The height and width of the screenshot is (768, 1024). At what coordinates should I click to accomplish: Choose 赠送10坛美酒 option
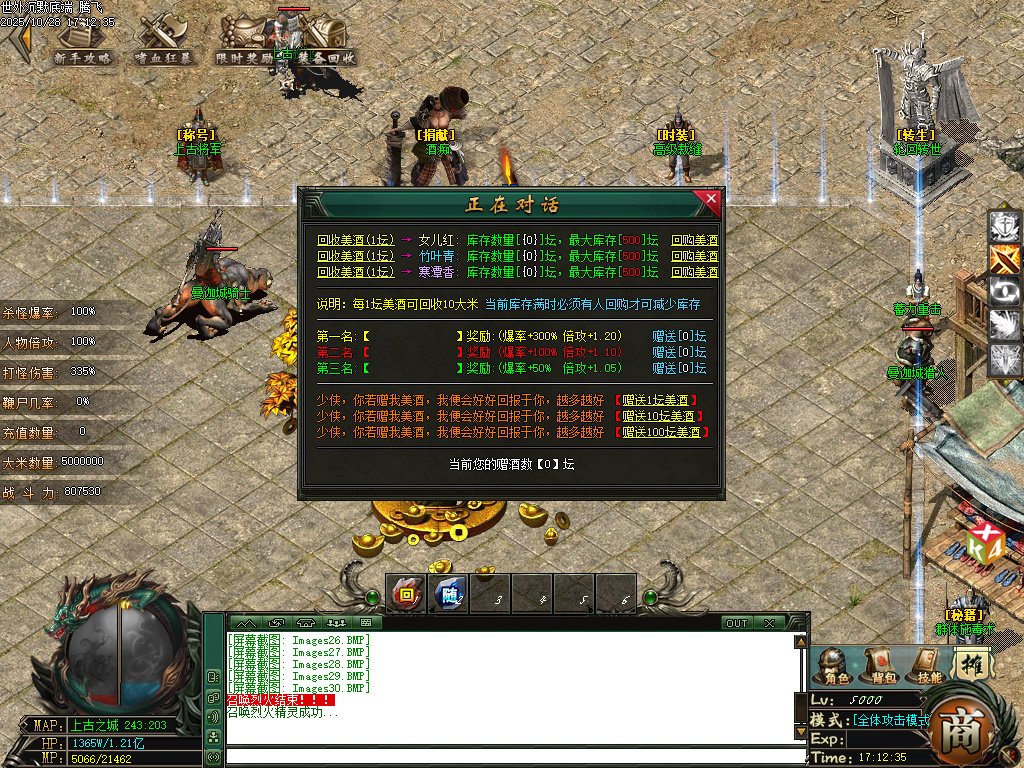(x=661, y=416)
